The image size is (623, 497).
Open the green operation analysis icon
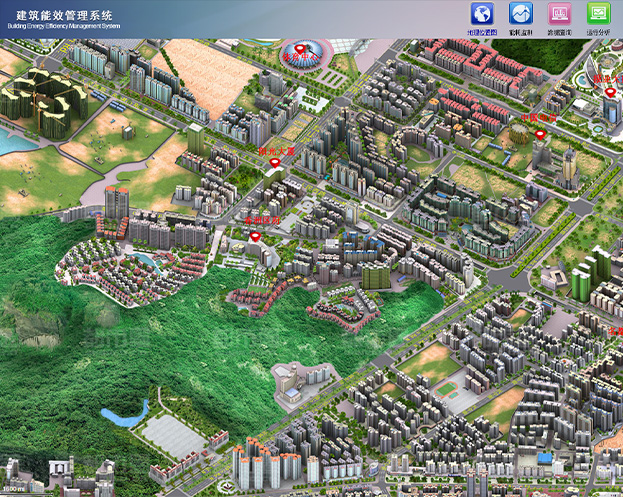pos(598,14)
